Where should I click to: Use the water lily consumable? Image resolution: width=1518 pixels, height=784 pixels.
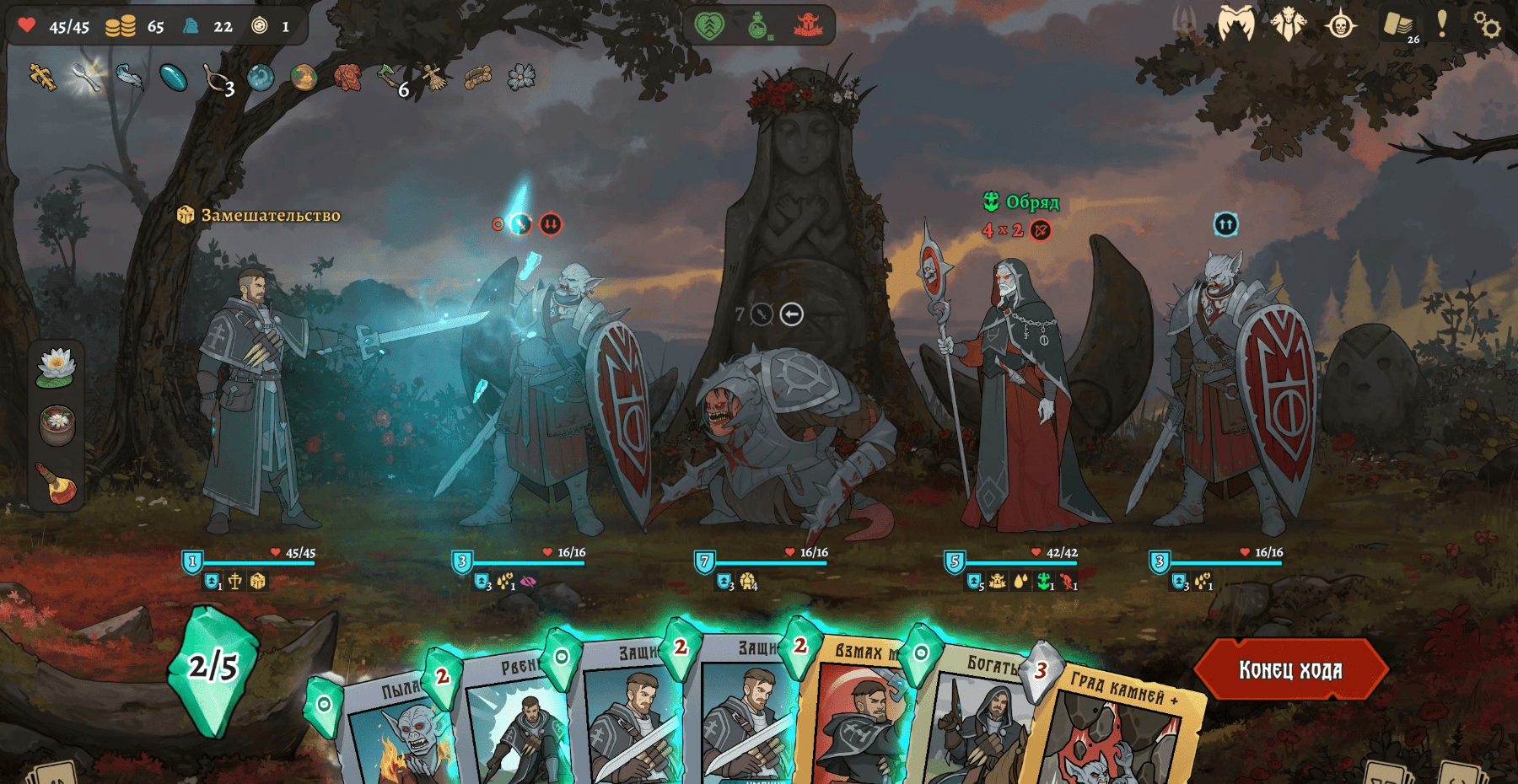[57, 368]
